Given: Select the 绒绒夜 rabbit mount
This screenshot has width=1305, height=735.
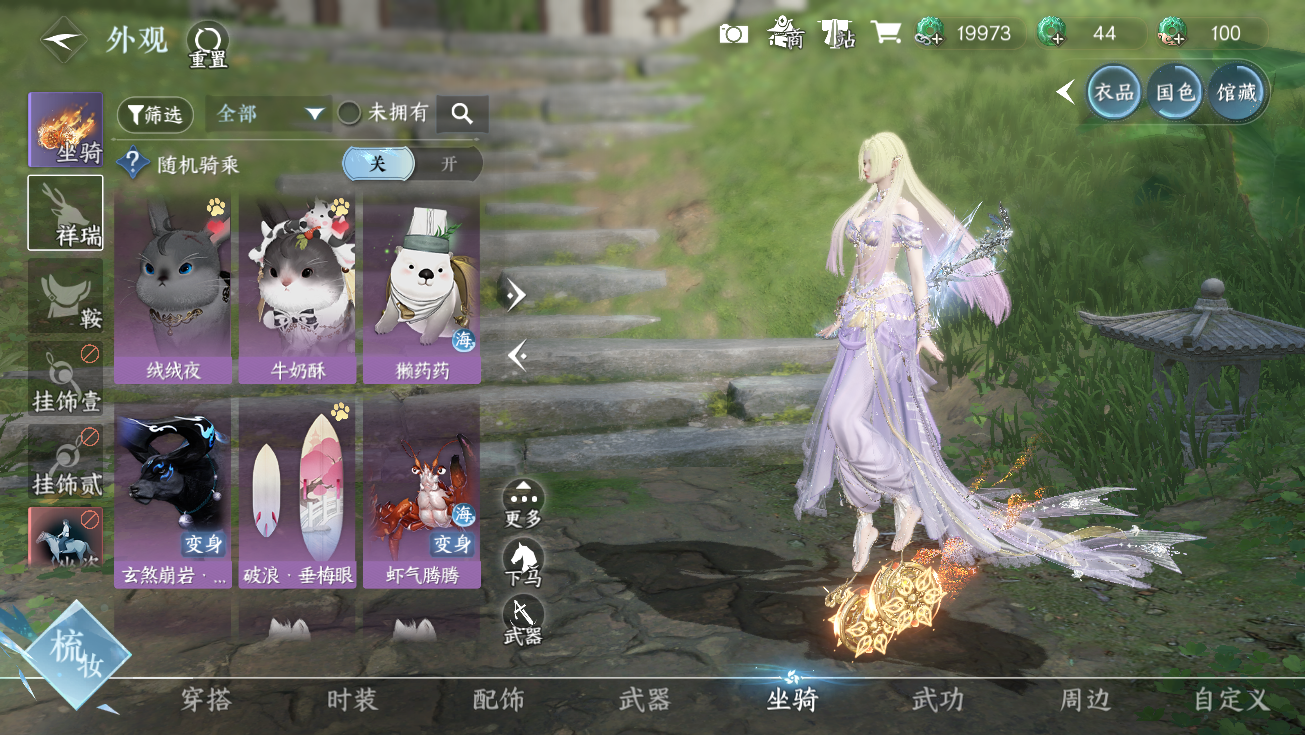Looking at the screenshot, I should pos(173,288).
